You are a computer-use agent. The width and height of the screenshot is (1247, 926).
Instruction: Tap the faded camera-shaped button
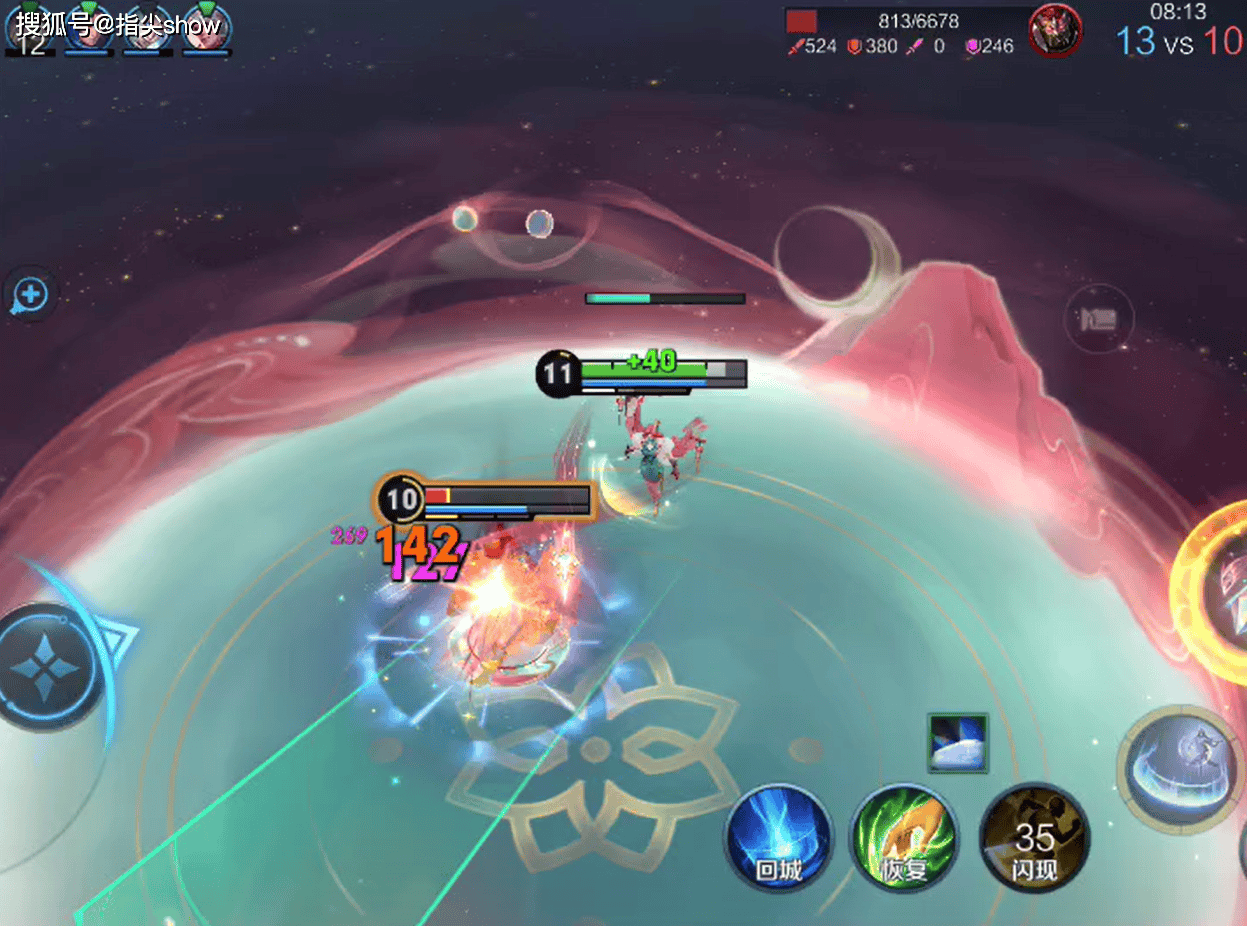point(1098,319)
